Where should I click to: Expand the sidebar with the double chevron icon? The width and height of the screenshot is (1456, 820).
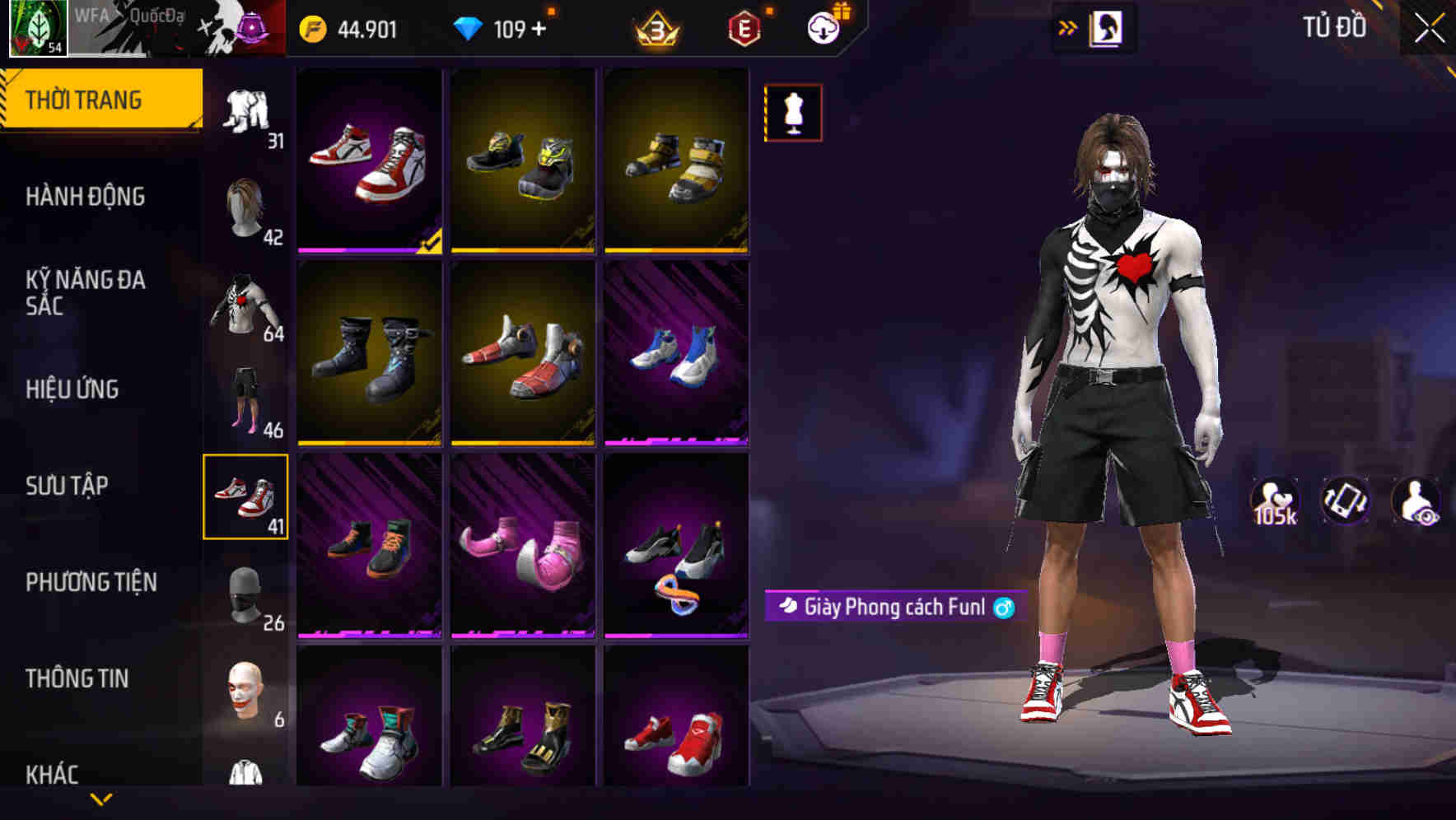pos(1069,26)
